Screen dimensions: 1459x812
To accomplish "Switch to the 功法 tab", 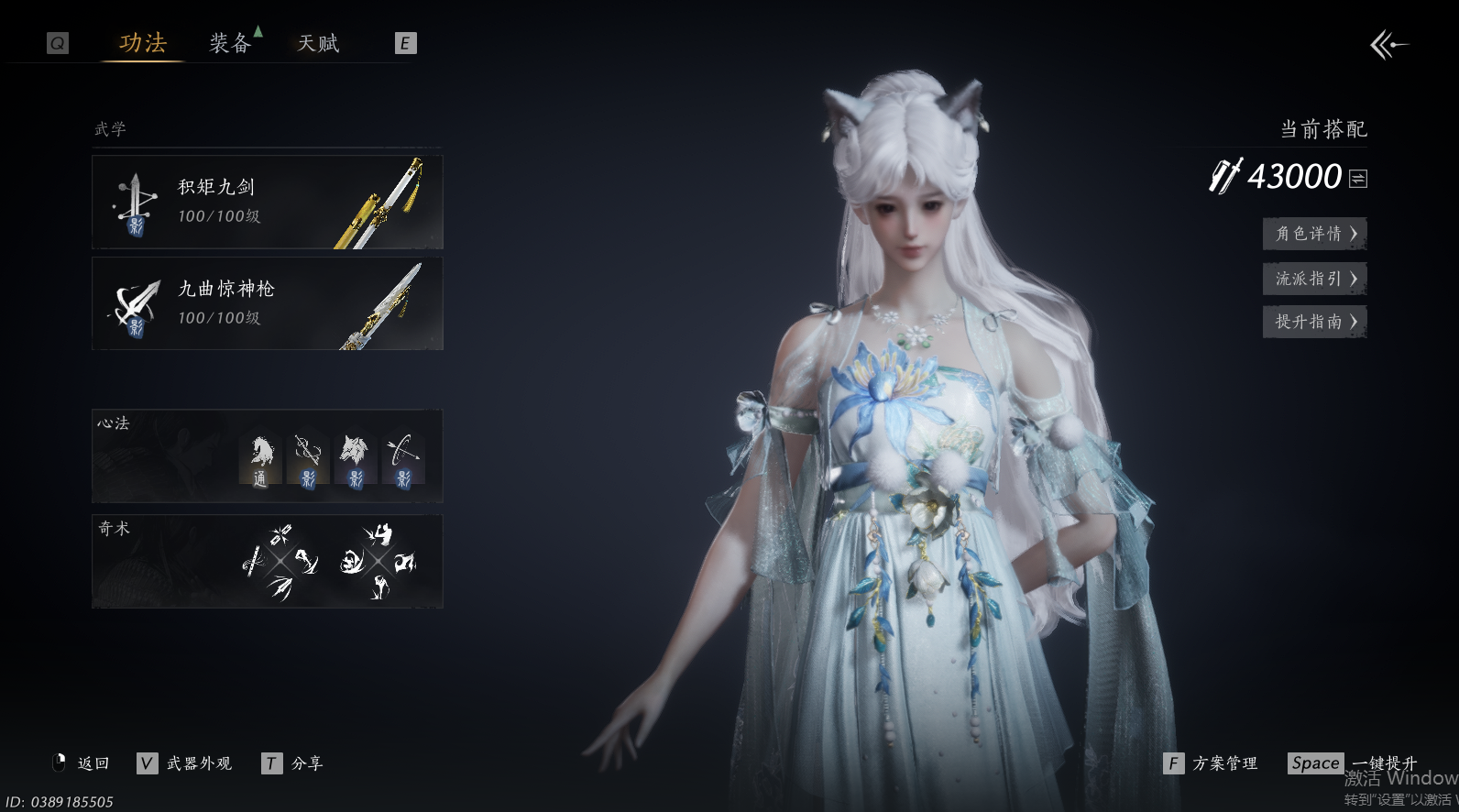I will click(143, 43).
